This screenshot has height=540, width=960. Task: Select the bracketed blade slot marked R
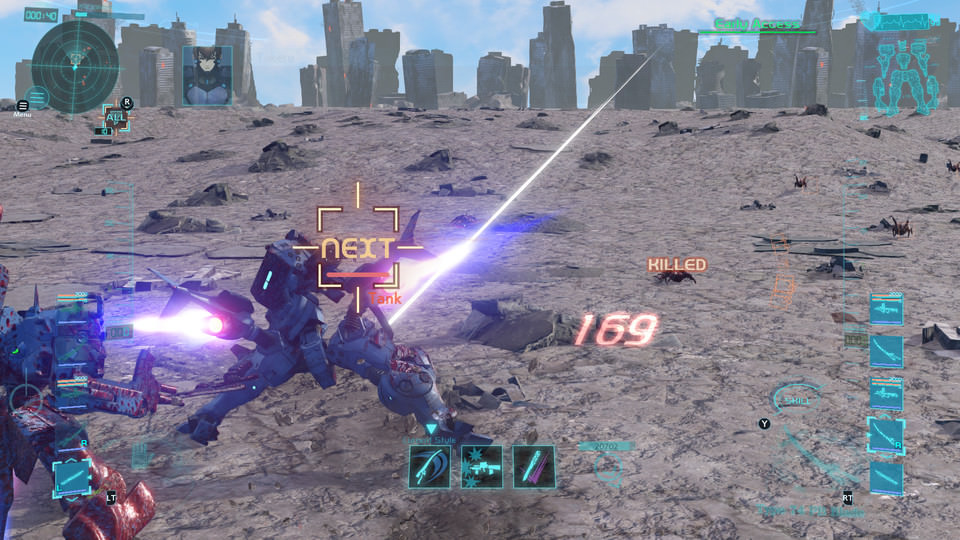pos(886,435)
